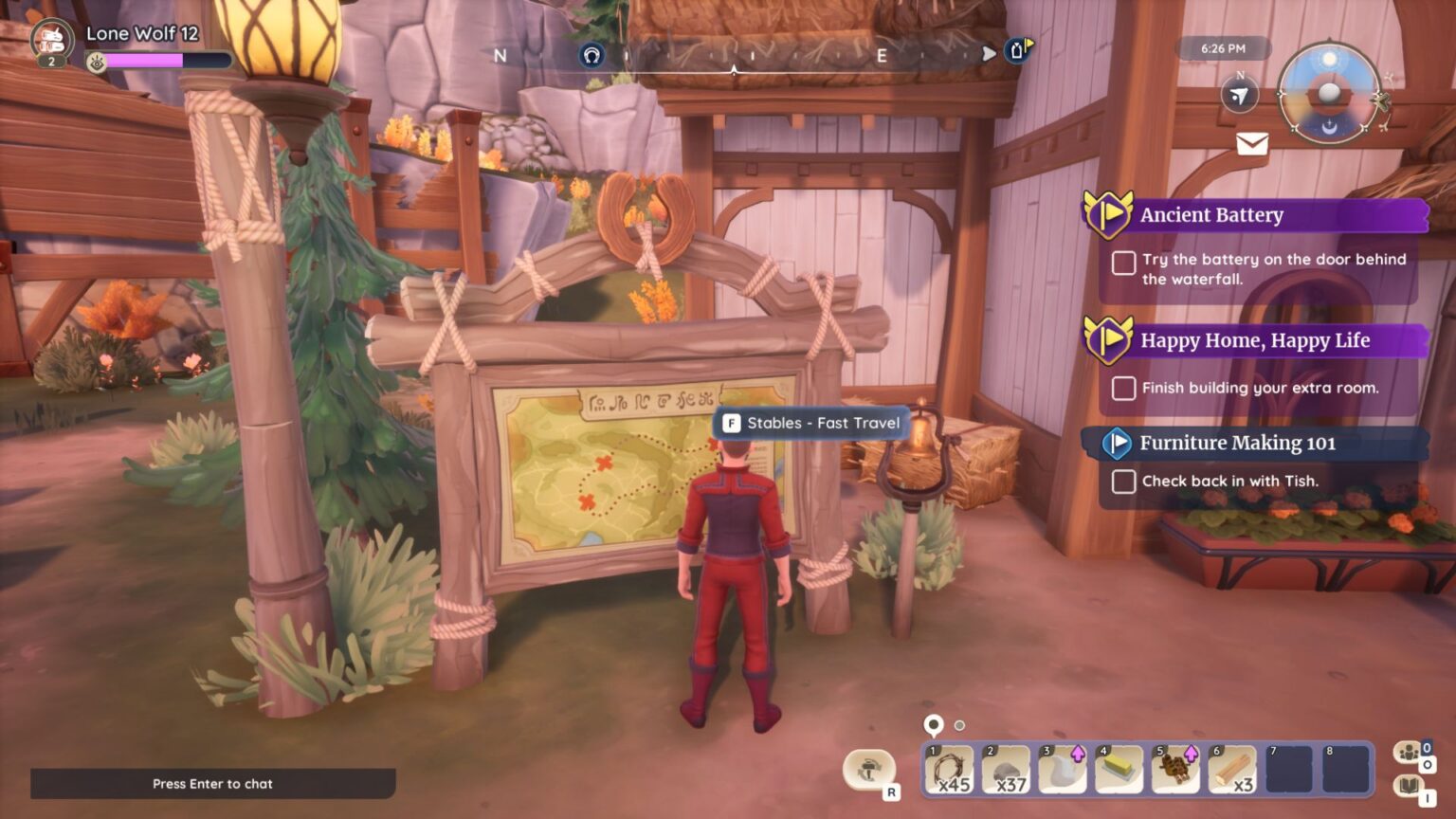Tick the extra room objective checkbox
1456x819 pixels.
point(1123,388)
